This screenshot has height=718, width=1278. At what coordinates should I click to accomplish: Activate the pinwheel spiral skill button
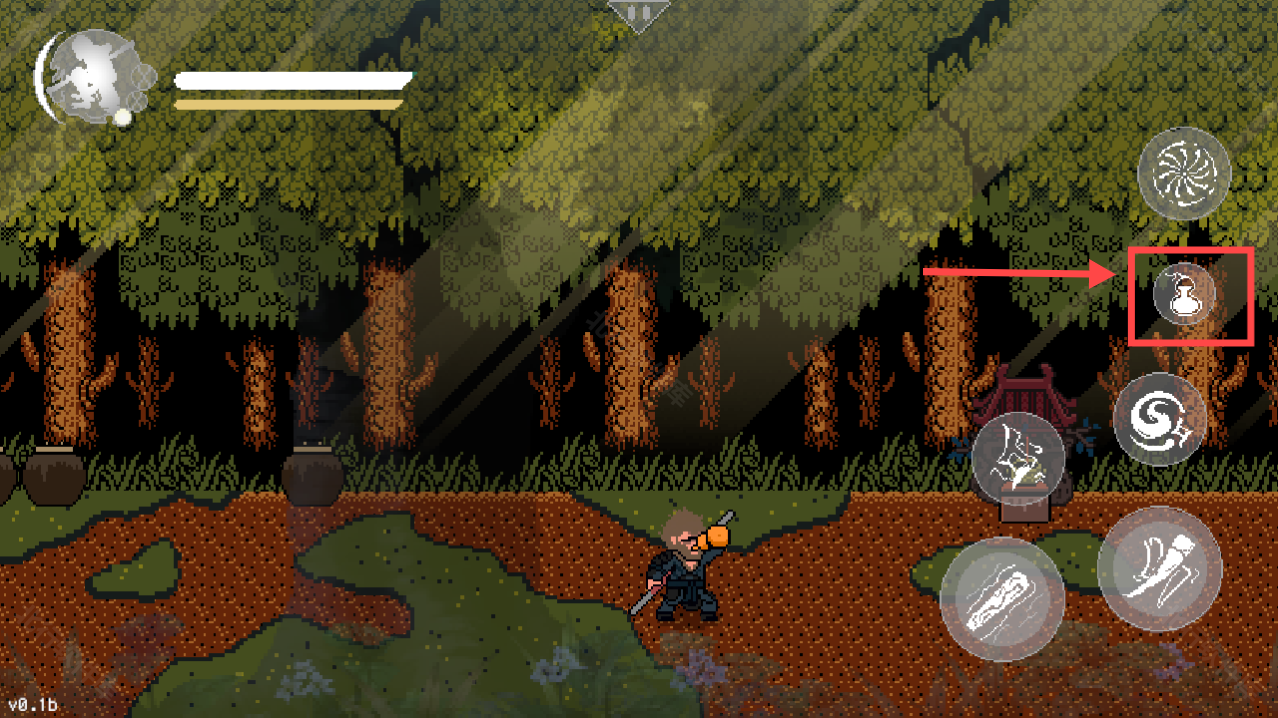coord(1184,173)
